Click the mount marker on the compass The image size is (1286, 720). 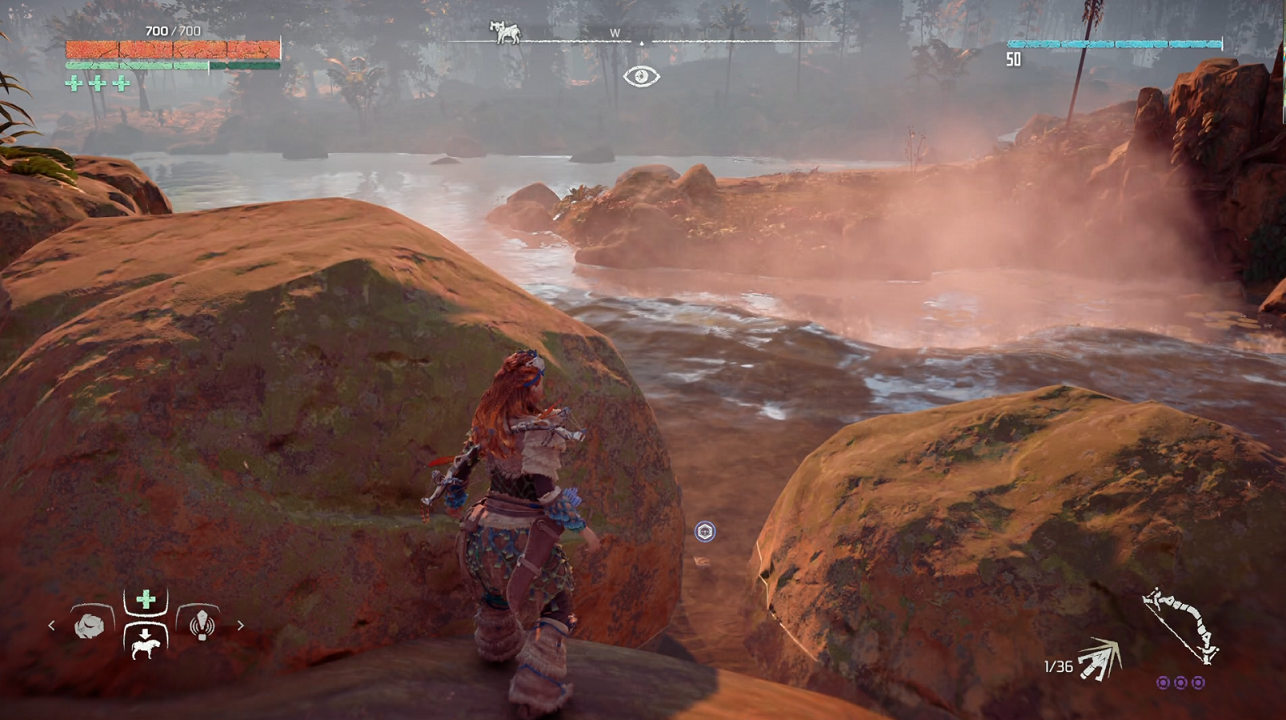click(505, 33)
